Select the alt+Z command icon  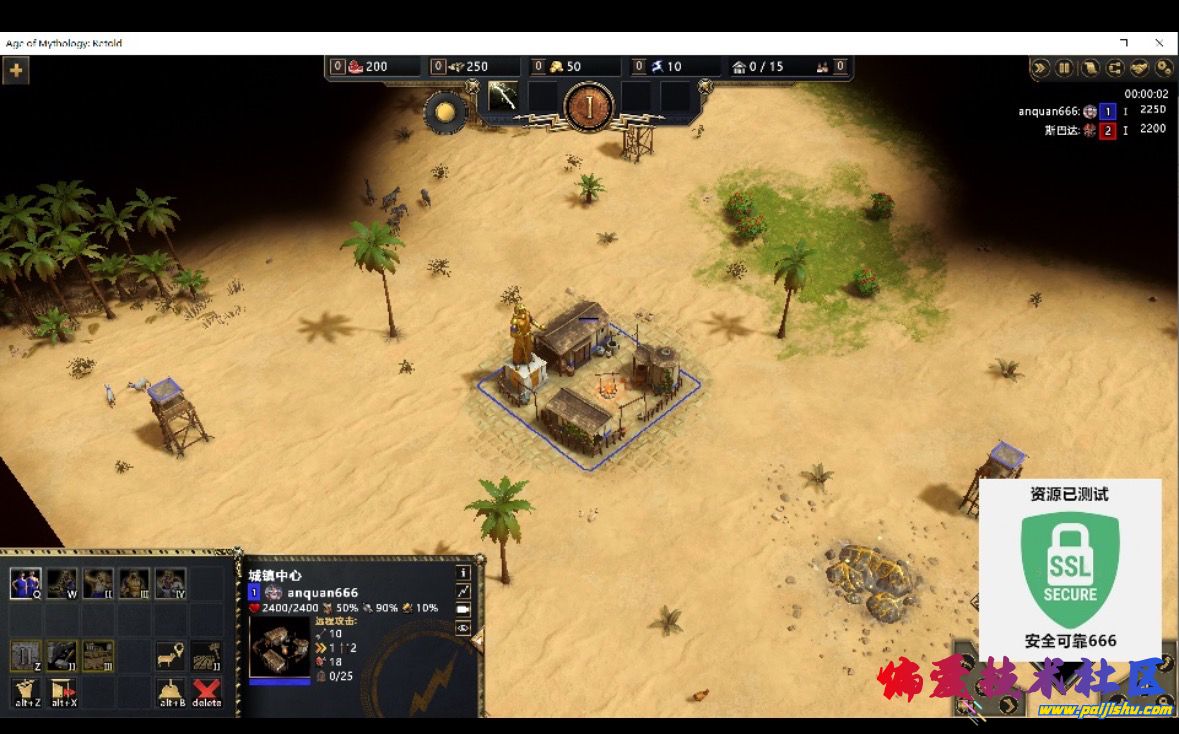coord(26,690)
